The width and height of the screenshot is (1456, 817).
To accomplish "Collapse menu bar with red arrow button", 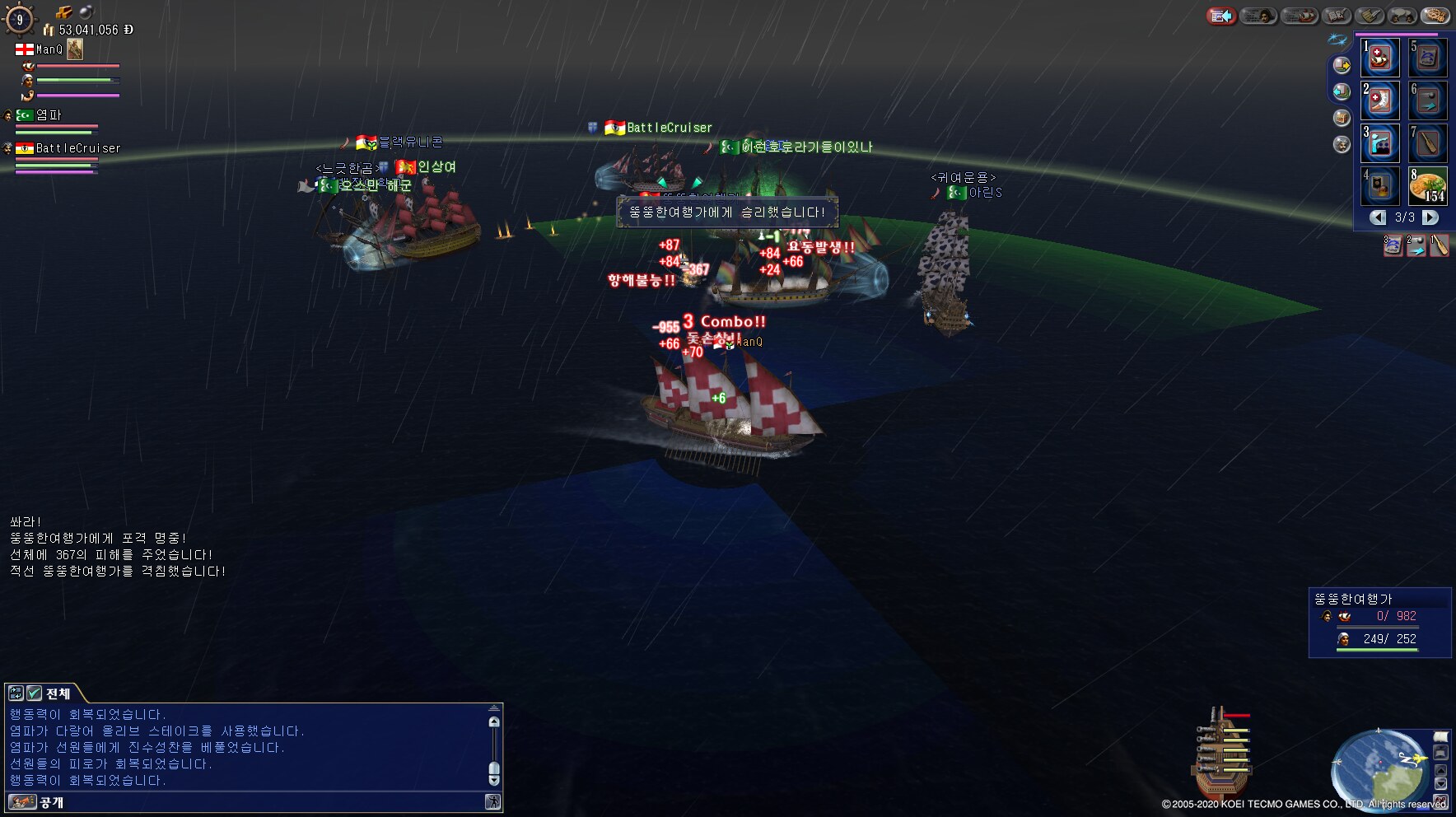I will pos(1222,16).
